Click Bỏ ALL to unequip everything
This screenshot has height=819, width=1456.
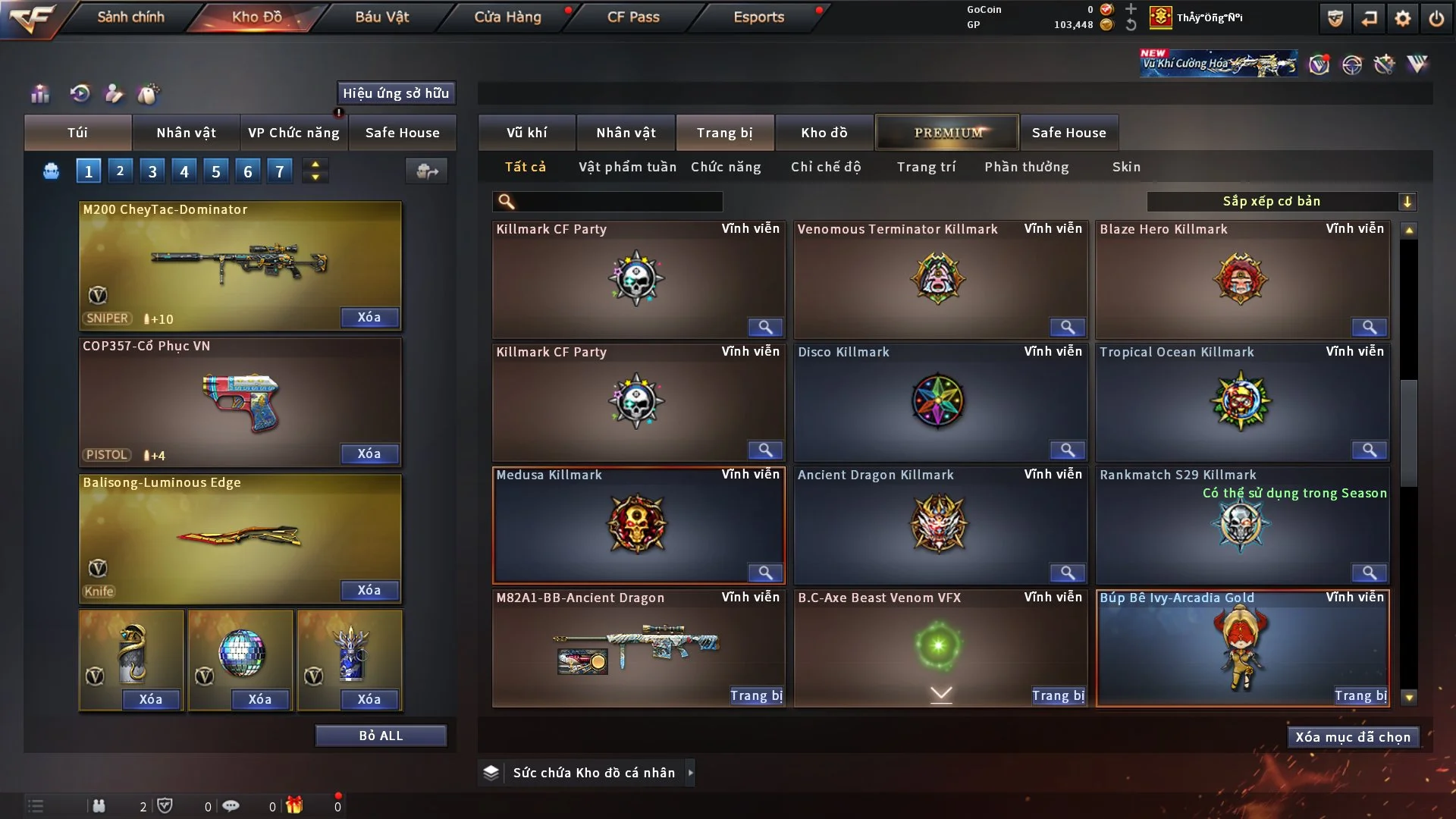click(x=381, y=736)
